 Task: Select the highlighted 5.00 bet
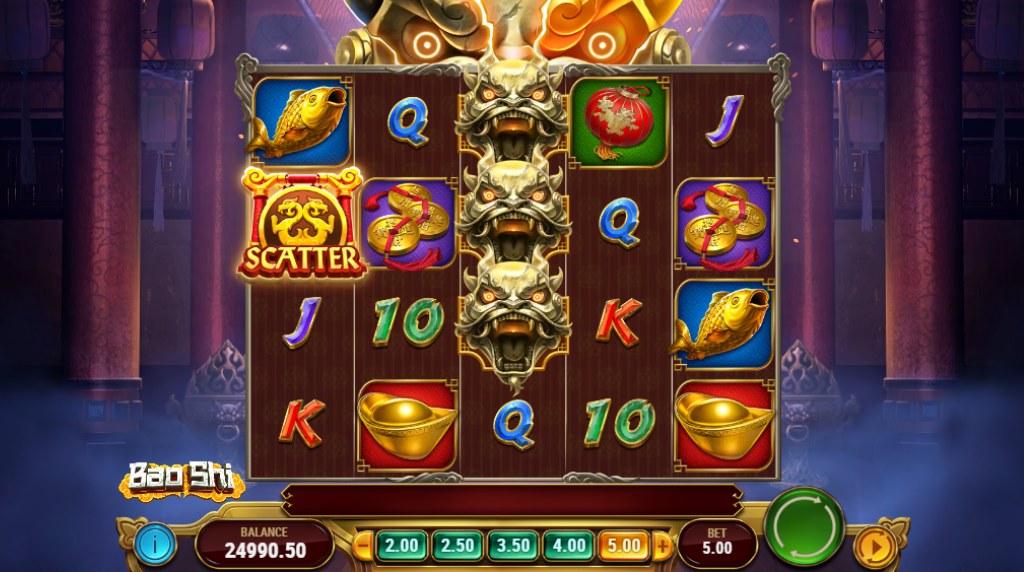[622, 546]
